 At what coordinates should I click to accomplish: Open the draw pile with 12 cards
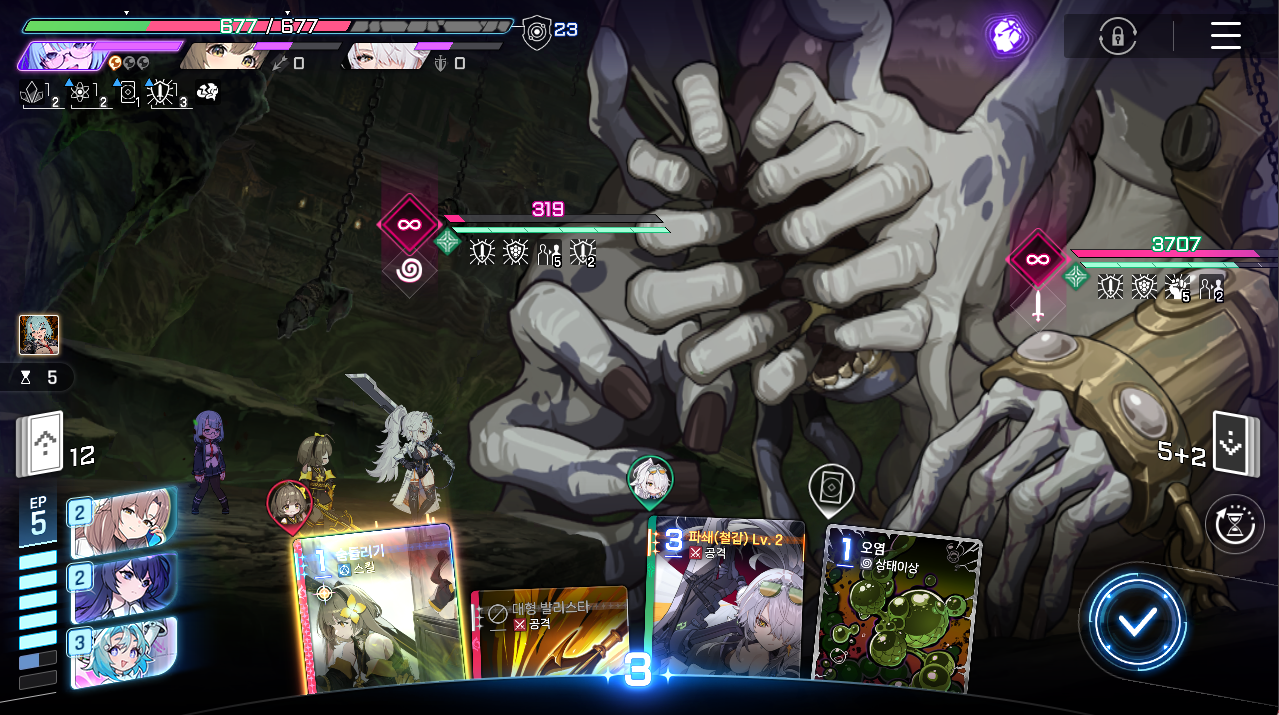(41, 444)
